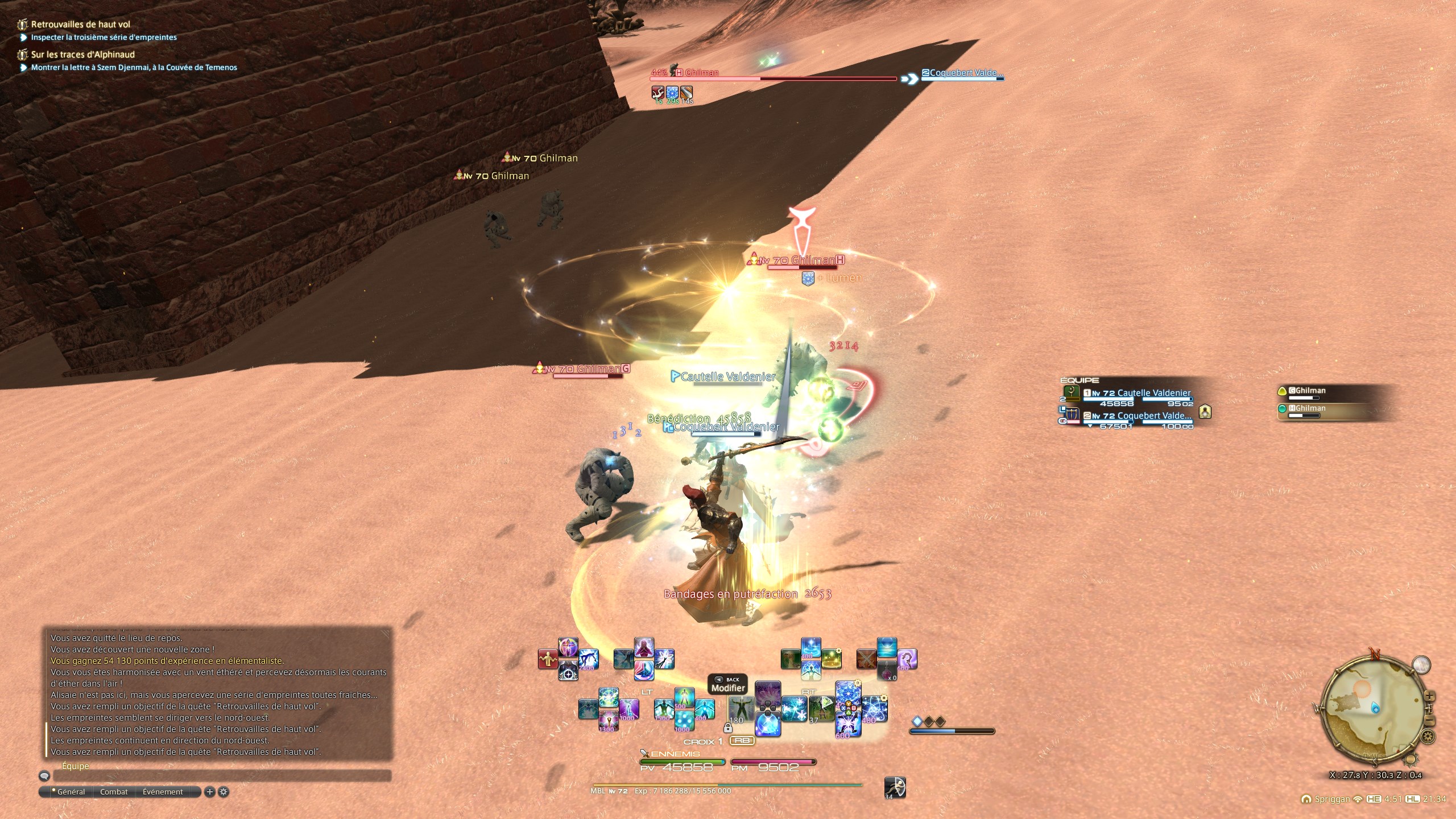
Task: Activate the red limit break figure icon
Action: point(548,659)
